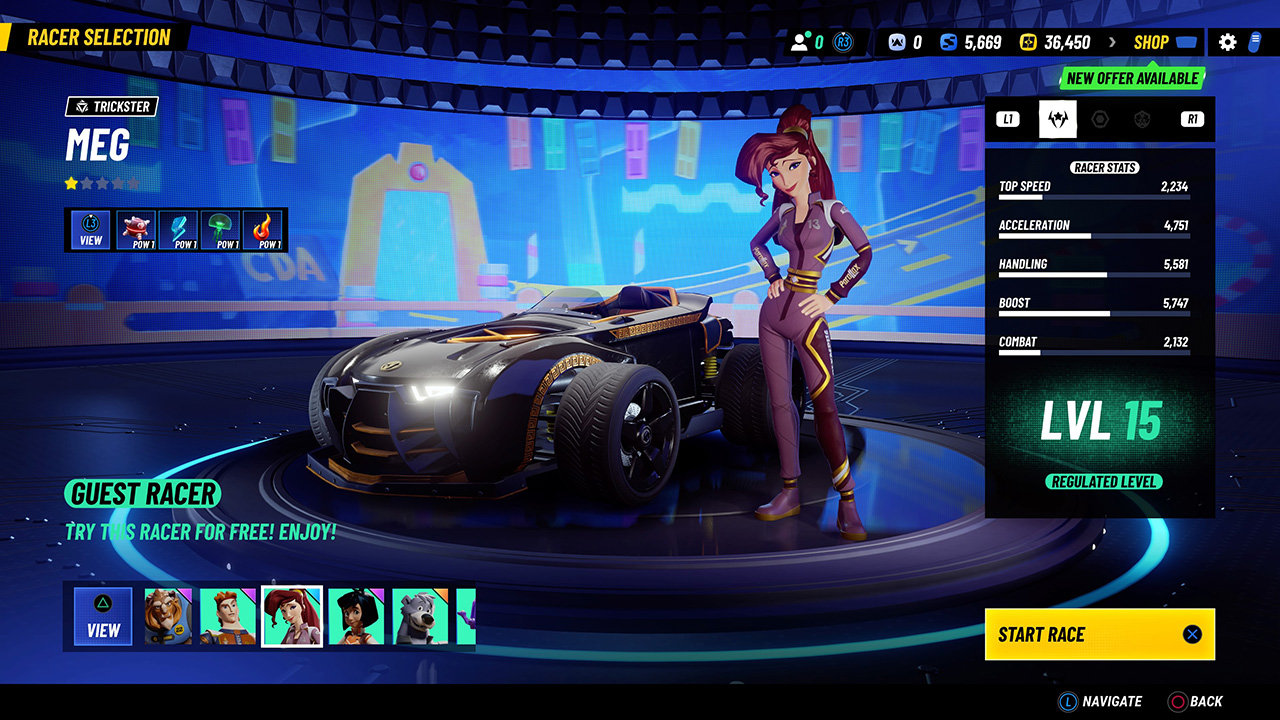
Task: Select Meg's highlighted character portrait
Action: coord(292,616)
